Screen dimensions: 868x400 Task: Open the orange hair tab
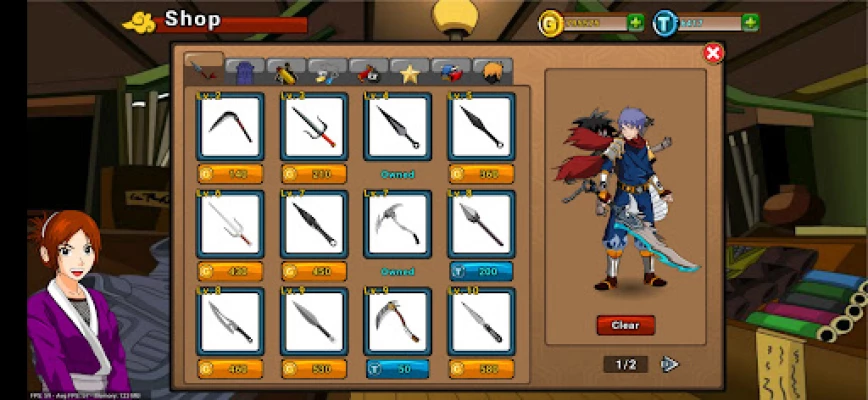point(492,72)
